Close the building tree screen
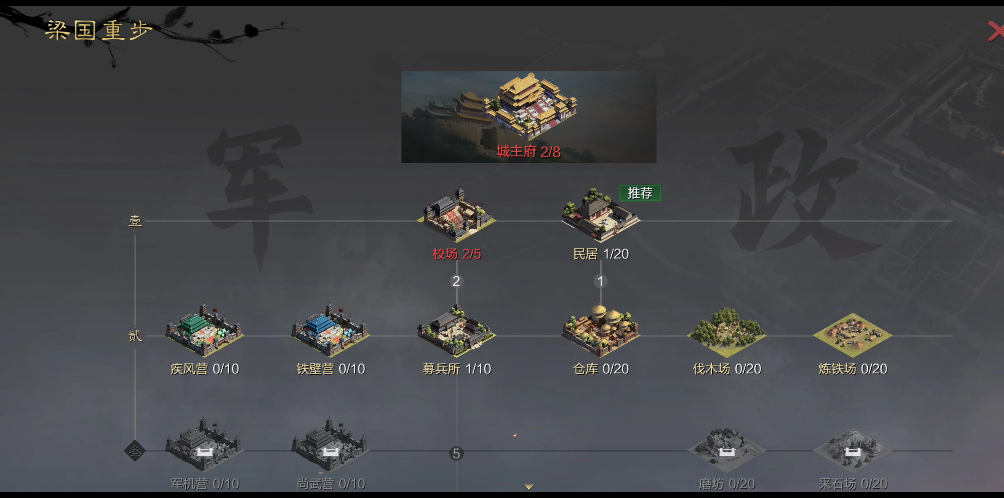This screenshot has height=498, width=1004. (x=996, y=30)
